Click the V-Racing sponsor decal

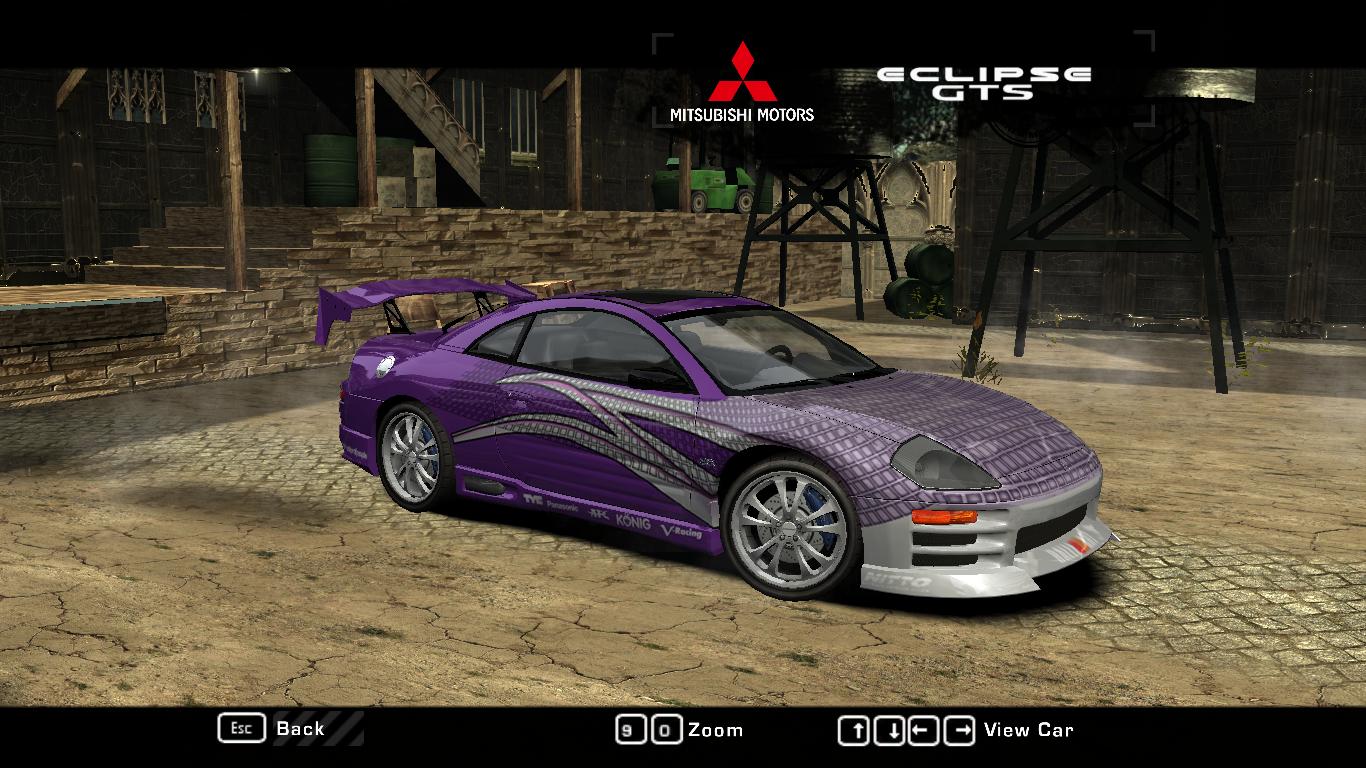click(681, 532)
